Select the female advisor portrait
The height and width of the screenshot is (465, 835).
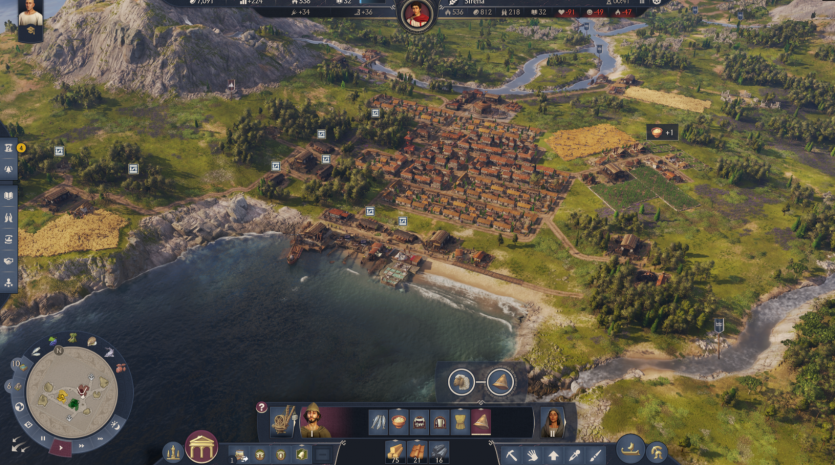click(x=552, y=421)
